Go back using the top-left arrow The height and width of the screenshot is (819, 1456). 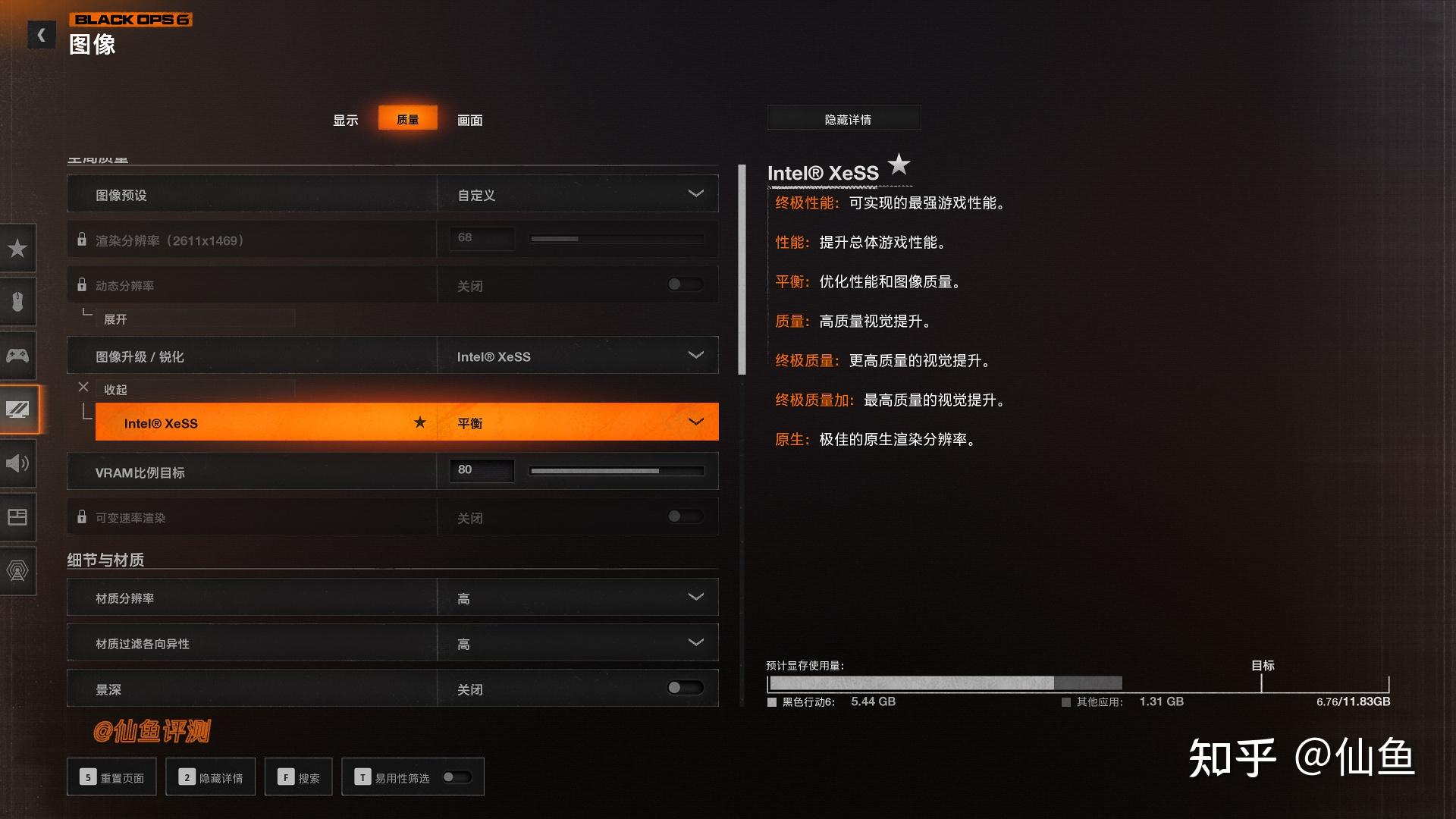(x=41, y=35)
